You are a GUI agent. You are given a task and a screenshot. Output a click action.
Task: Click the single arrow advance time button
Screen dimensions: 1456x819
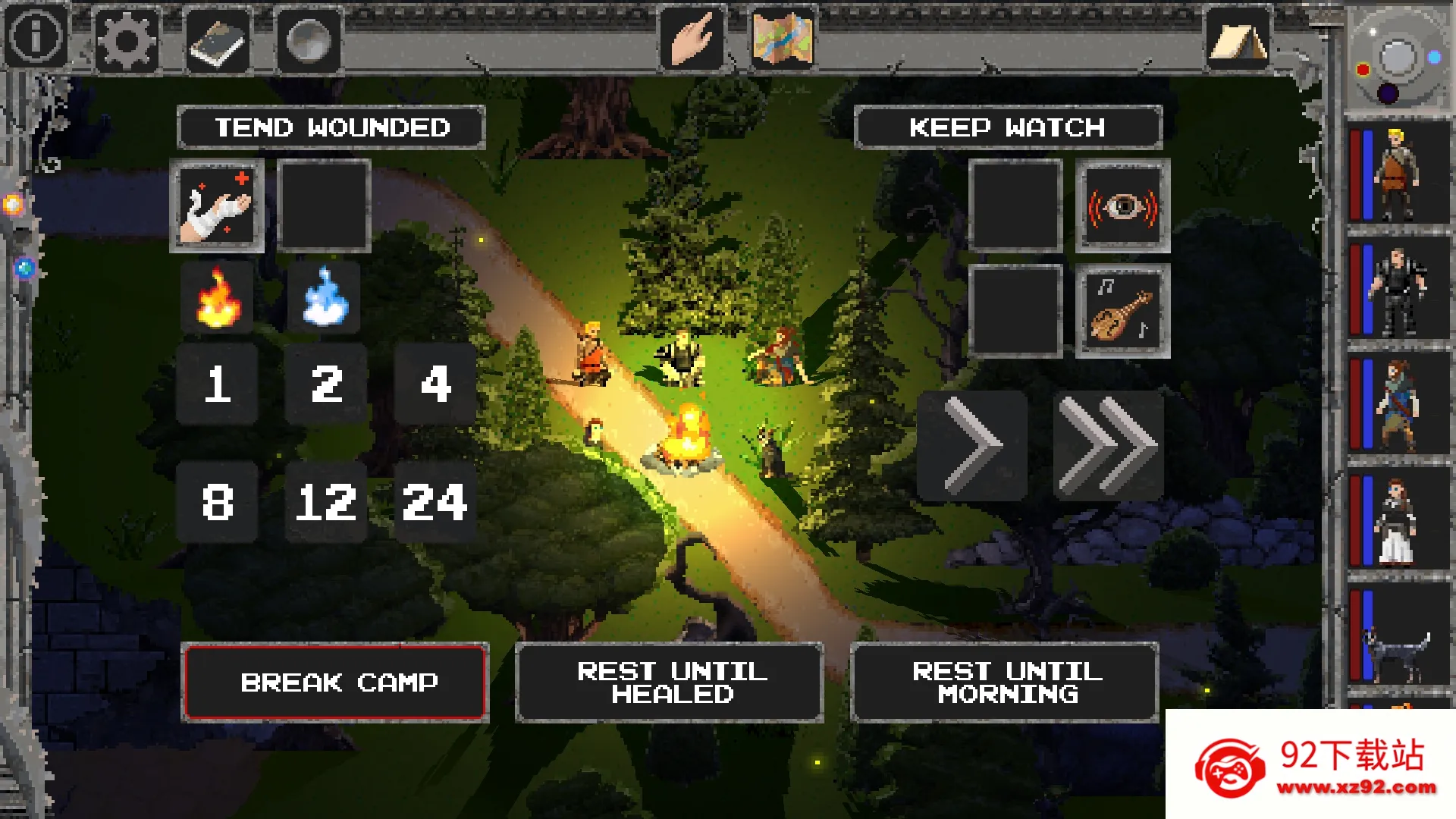click(x=973, y=446)
